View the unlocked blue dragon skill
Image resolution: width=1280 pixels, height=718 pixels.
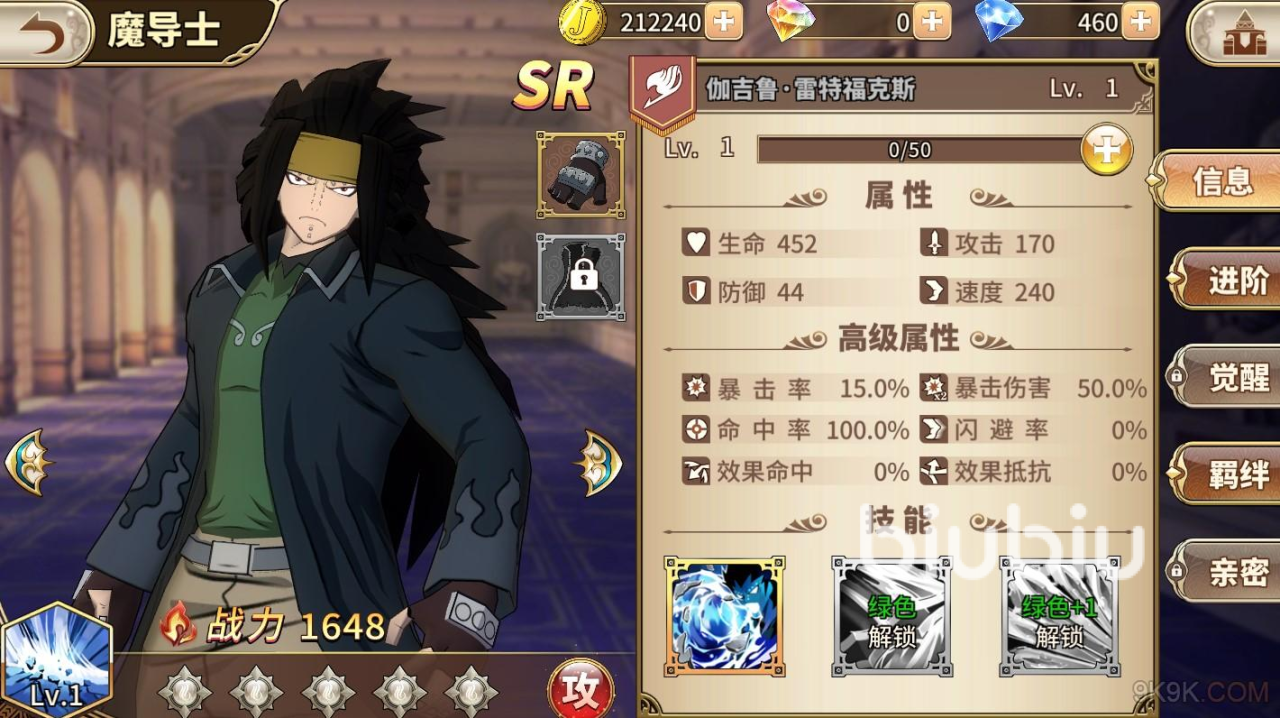point(724,617)
